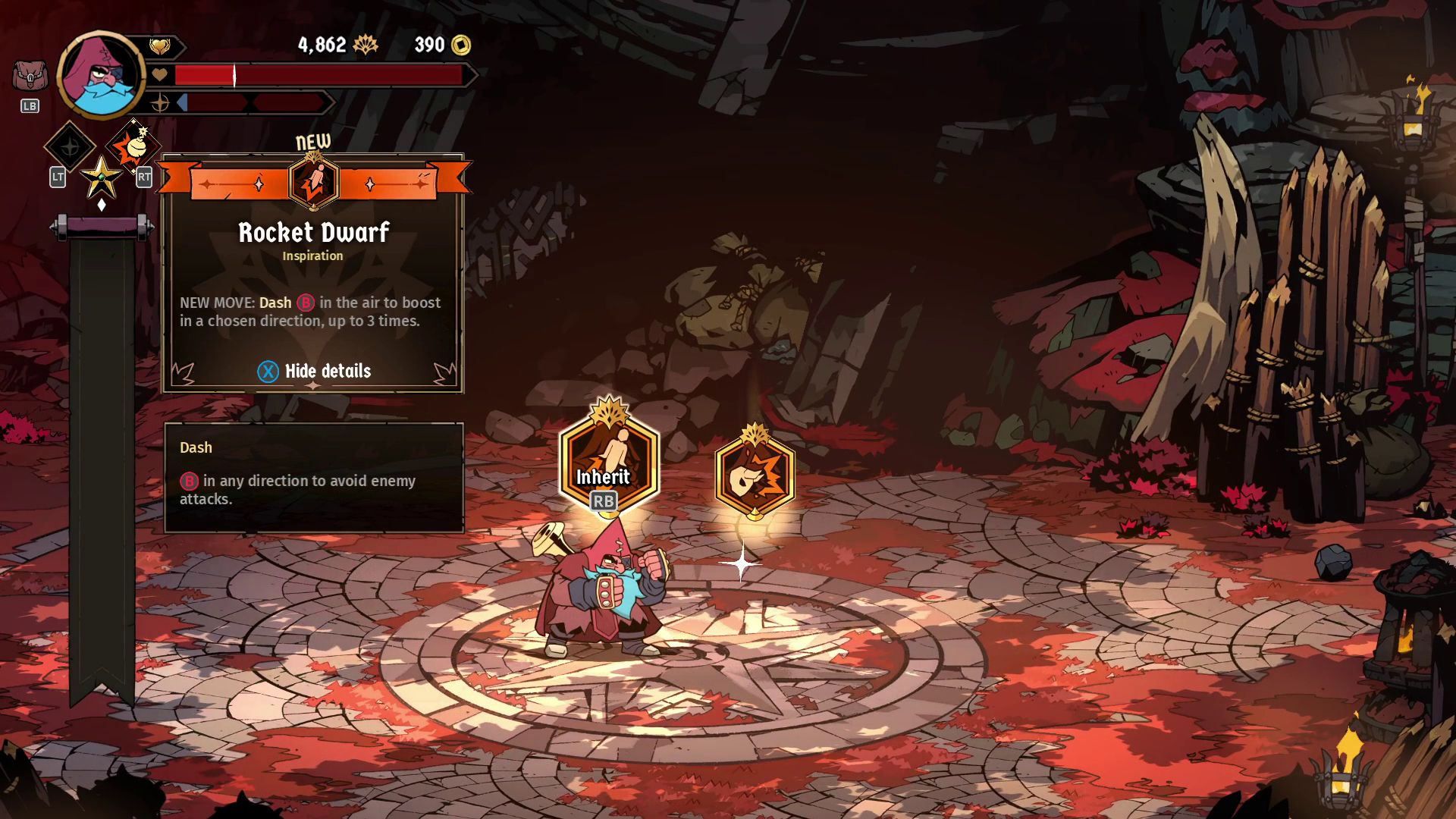Click the gold star emblem icon
Screen dimensions: 1456x819
pos(101,177)
